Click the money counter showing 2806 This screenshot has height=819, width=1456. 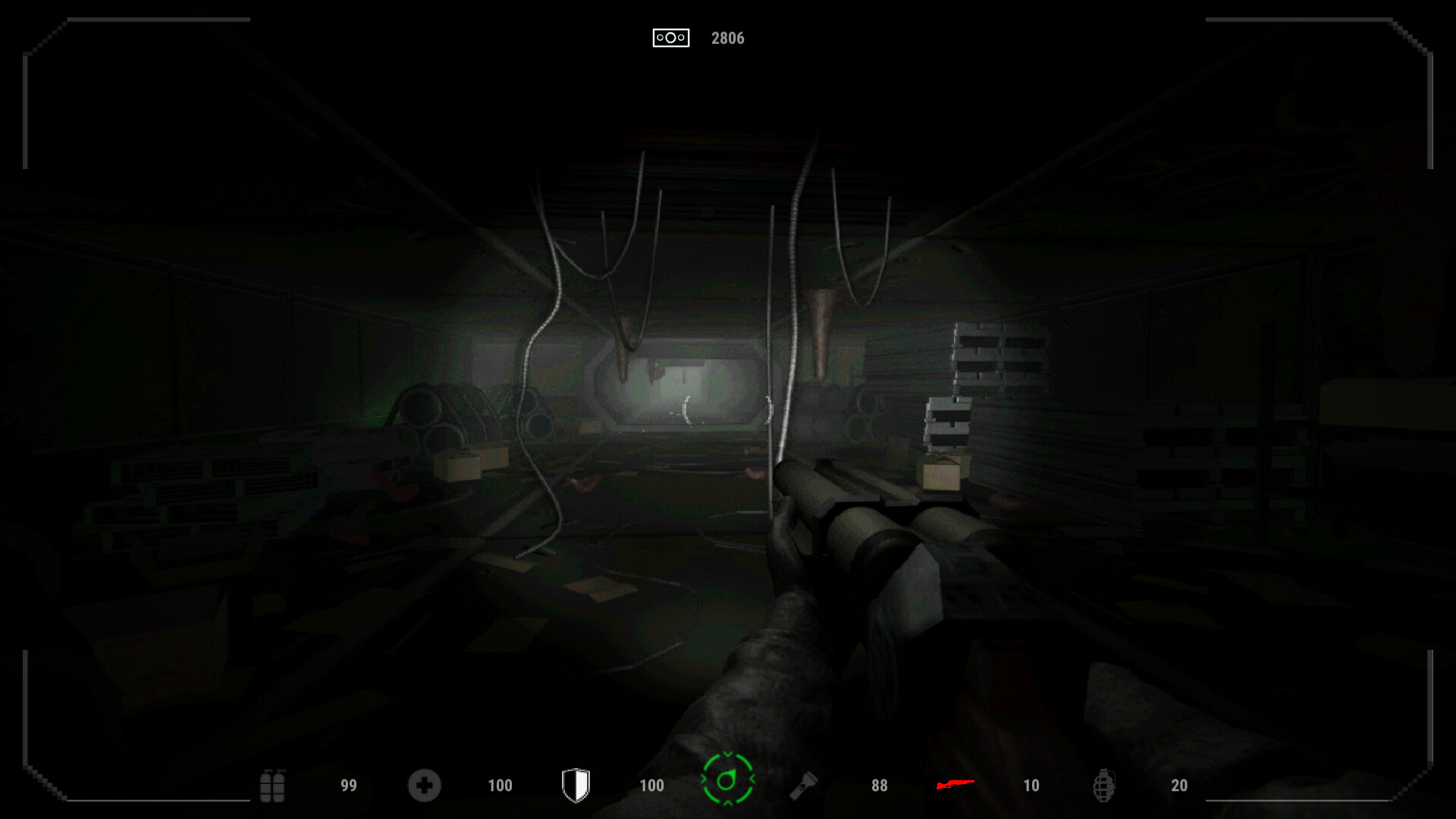click(x=726, y=37)
